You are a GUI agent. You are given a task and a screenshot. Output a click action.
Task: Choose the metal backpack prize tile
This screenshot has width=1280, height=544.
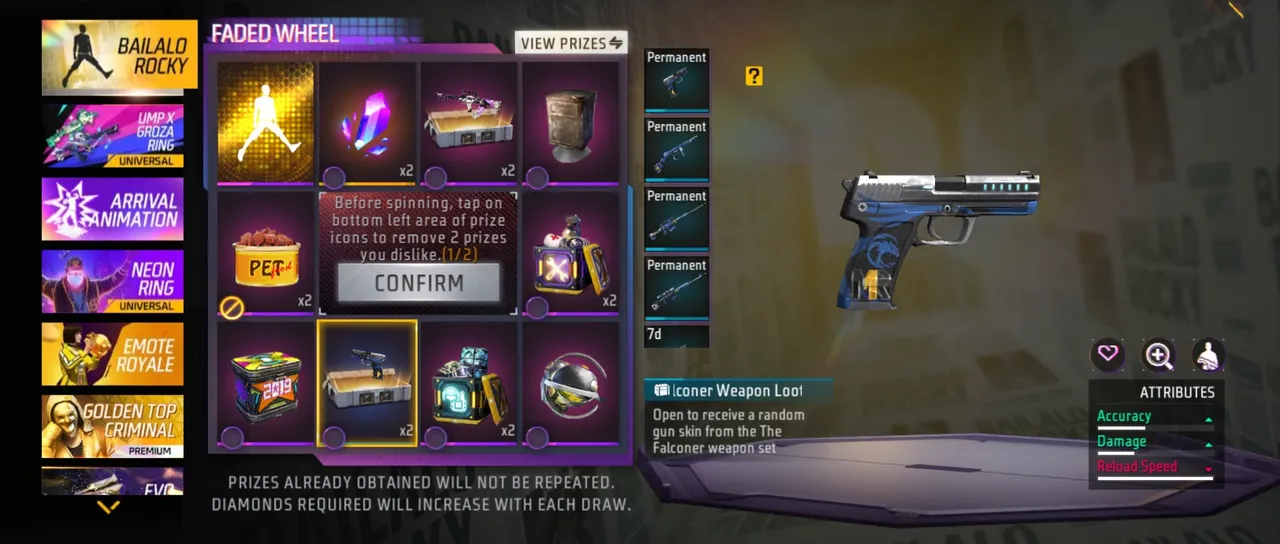tap(572, 124)
